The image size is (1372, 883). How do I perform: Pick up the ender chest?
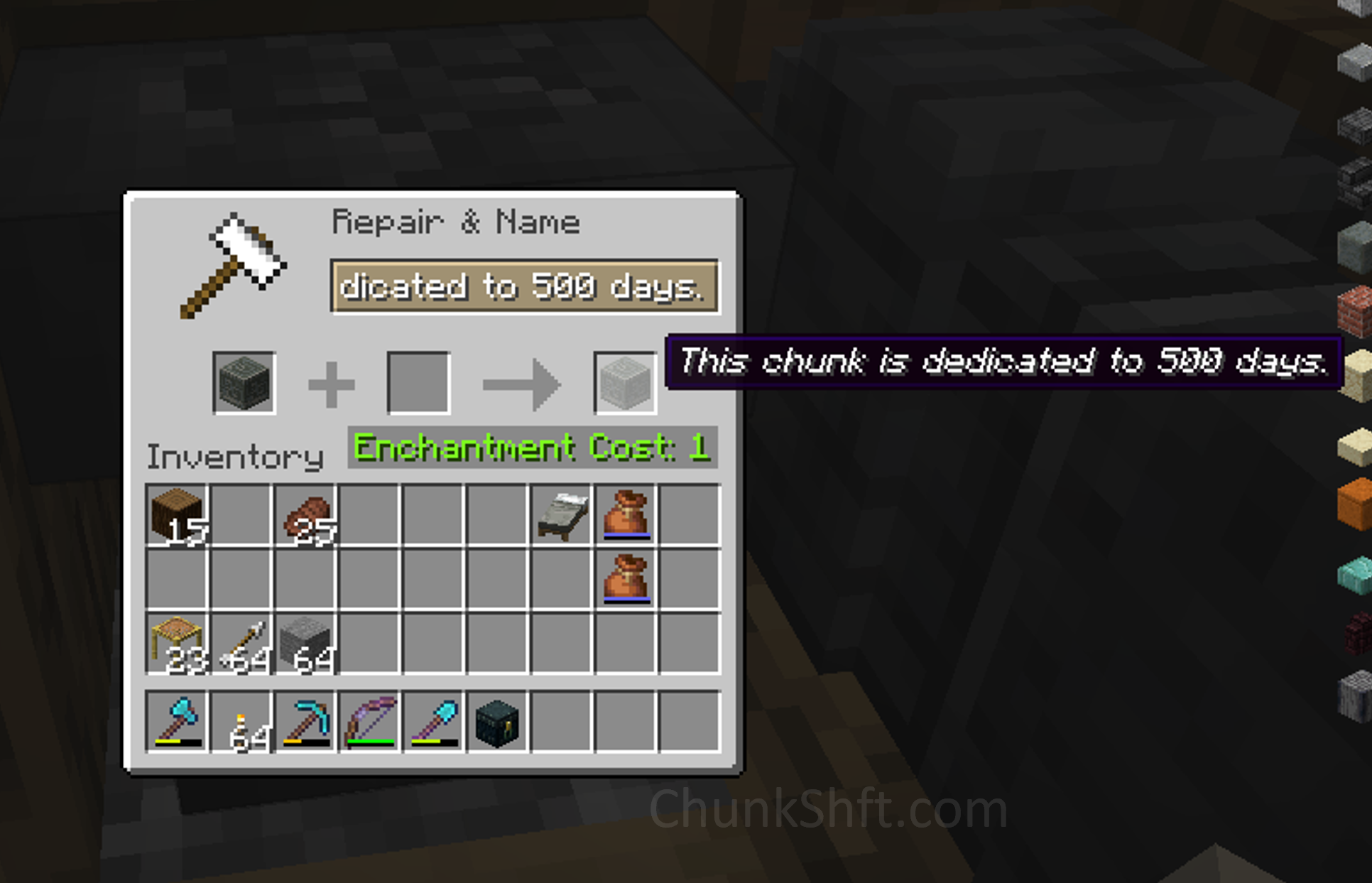[497, 721]
